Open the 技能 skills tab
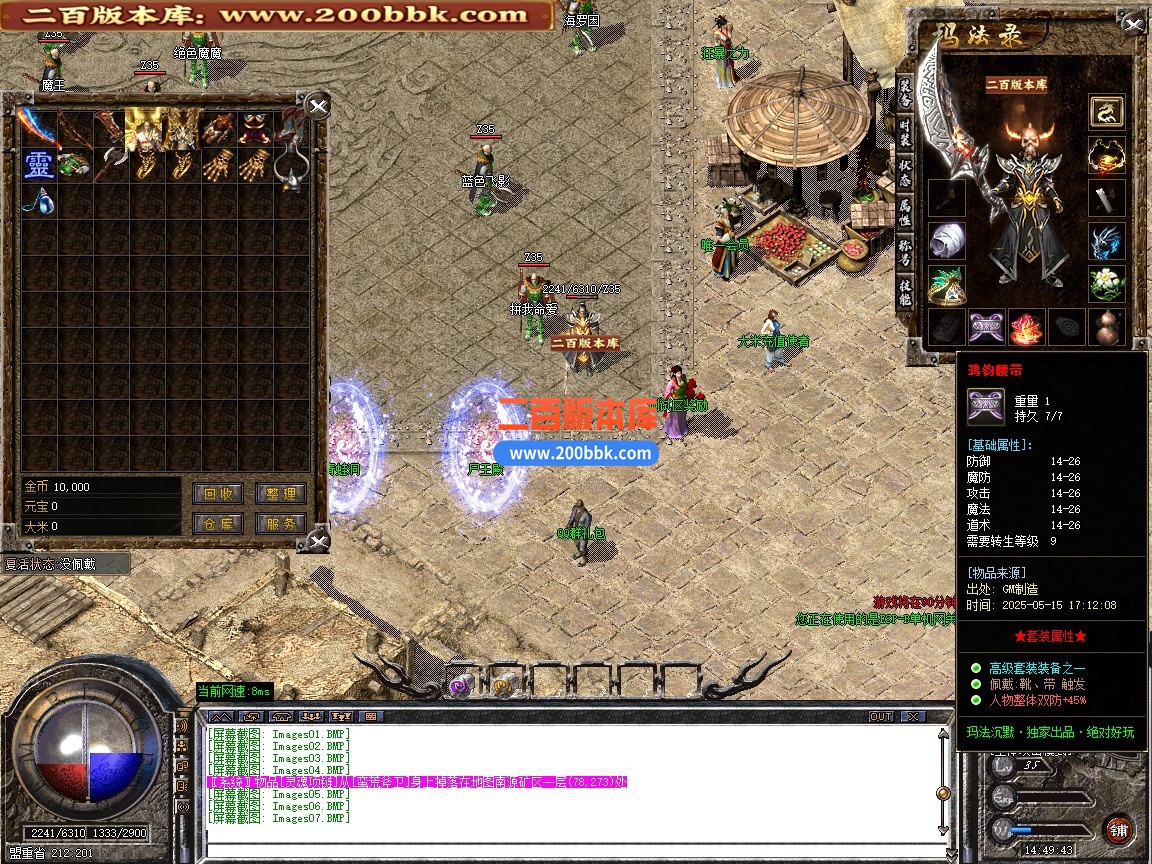The width and height of the screenshot is (1152, 864). (904, 292)
